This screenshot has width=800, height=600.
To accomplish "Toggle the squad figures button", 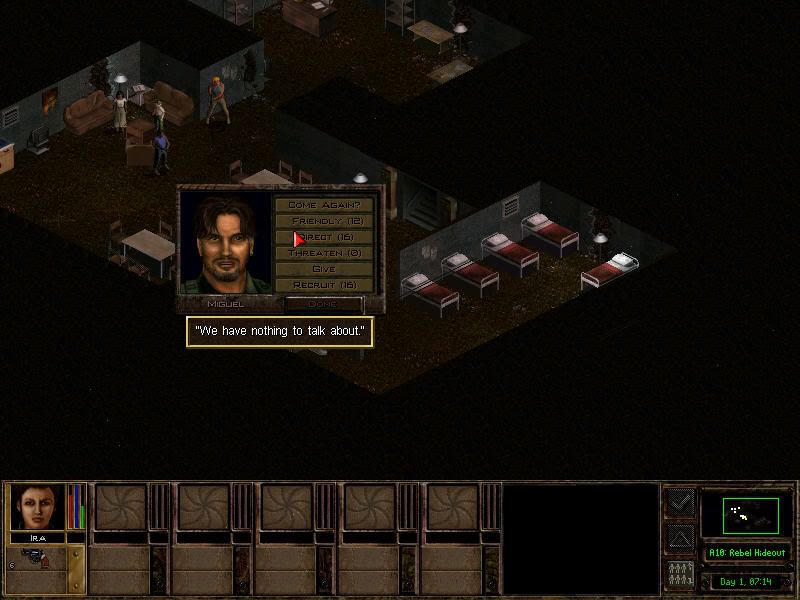I will pos(680,575).
